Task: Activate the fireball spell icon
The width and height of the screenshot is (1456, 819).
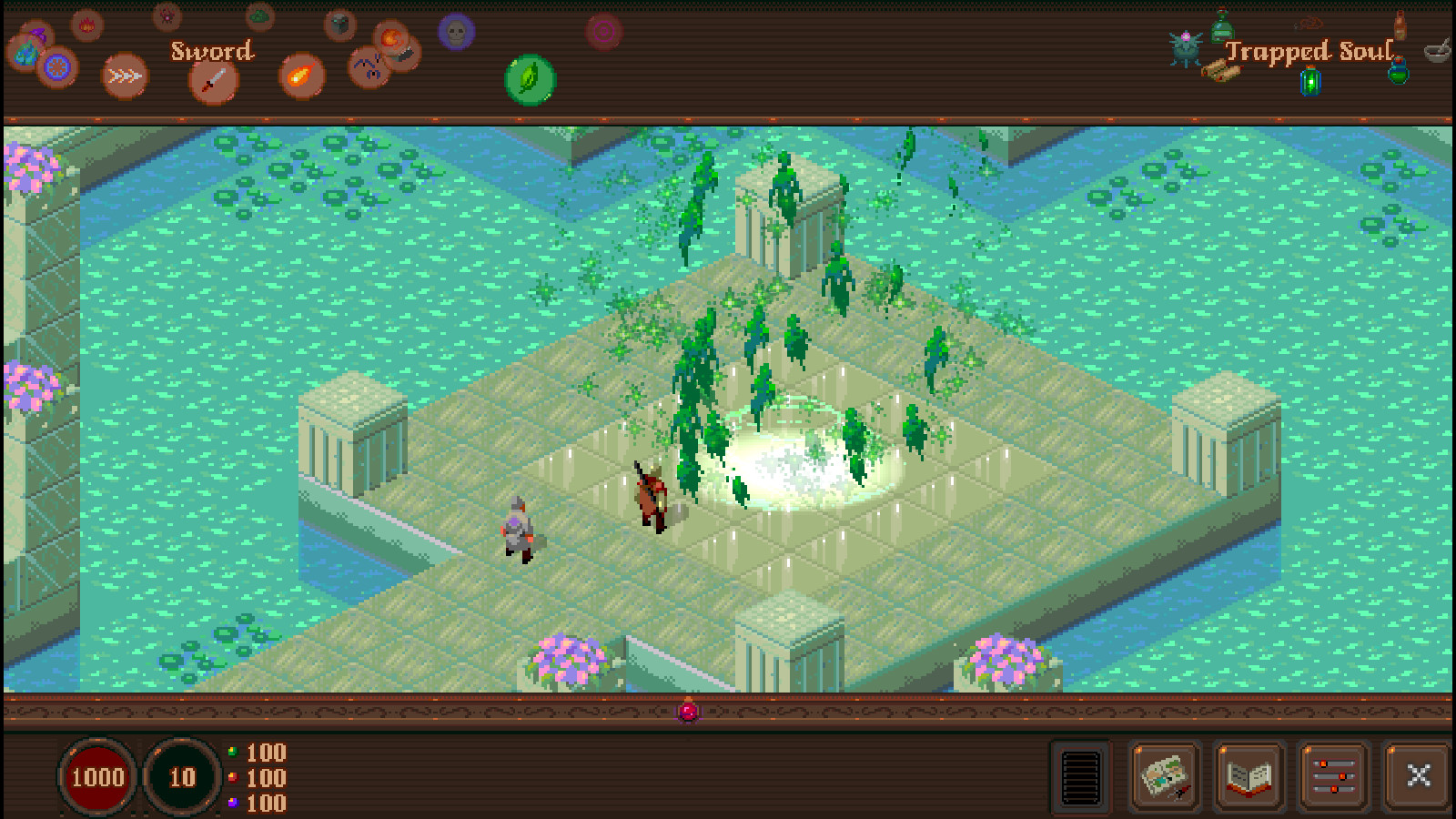Action: click(x=301, y=76)
